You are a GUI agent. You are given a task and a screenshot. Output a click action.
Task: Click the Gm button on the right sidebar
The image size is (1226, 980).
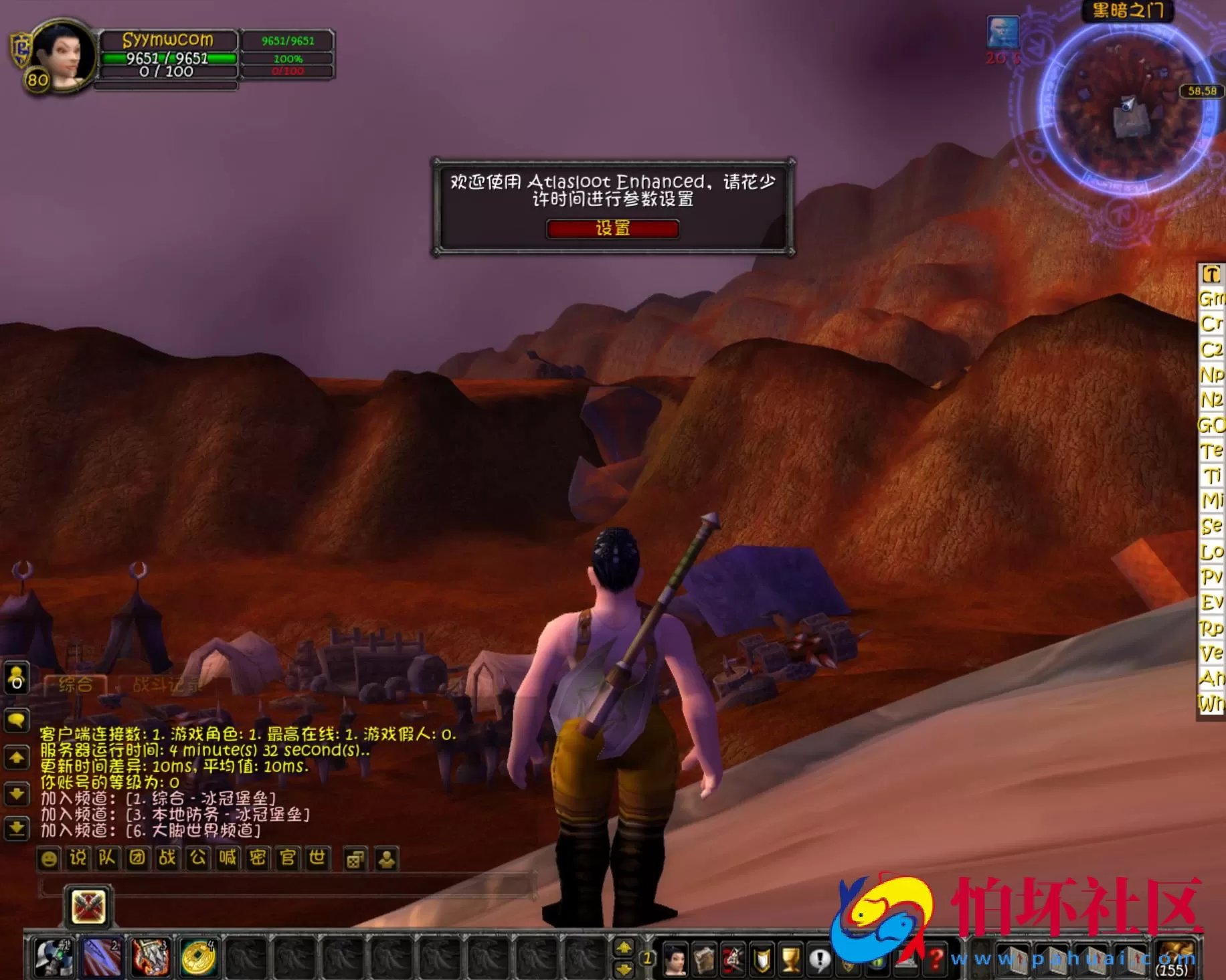(x=1213, y=298)
